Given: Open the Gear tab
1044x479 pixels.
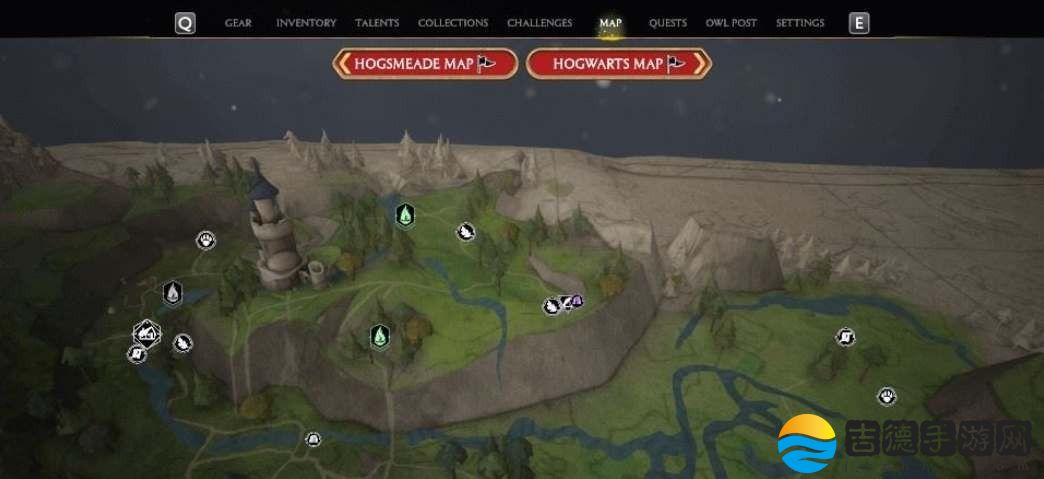Looking at the screenshot, I should (x=238, y=23).
